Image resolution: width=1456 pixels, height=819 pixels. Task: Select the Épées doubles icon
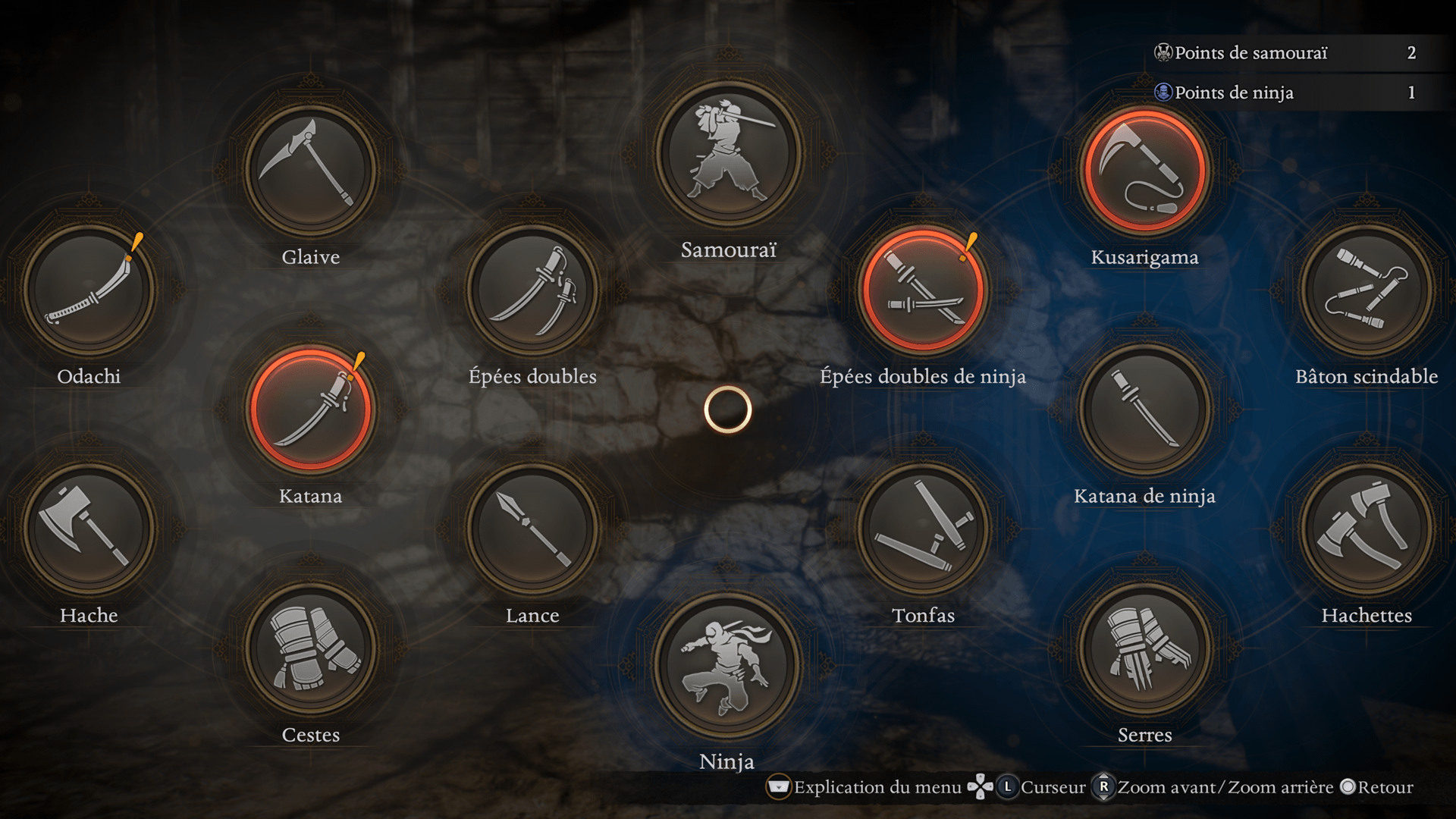[532, 289]
